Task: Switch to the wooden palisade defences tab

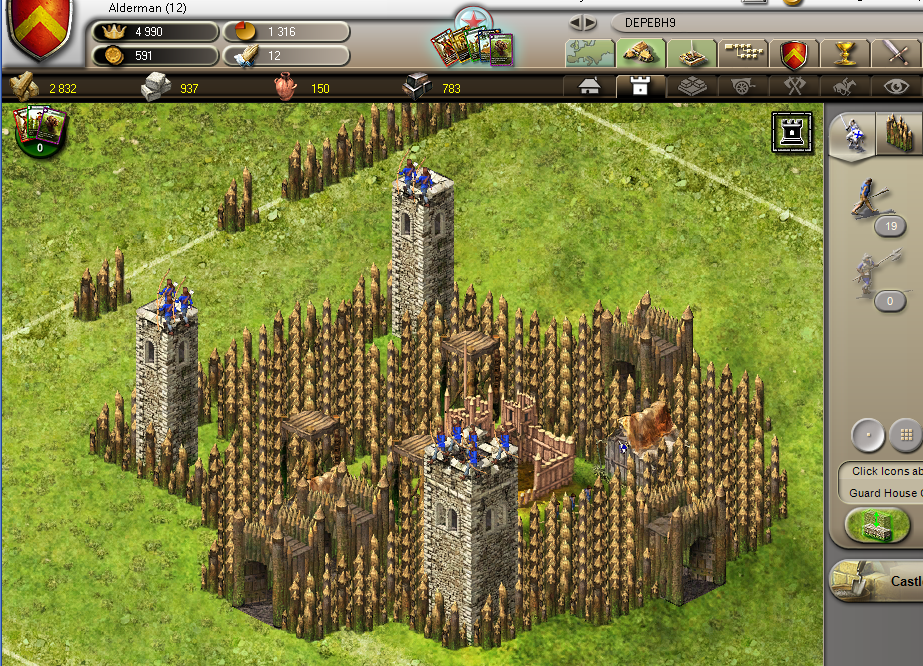Action: coord(896,135)
